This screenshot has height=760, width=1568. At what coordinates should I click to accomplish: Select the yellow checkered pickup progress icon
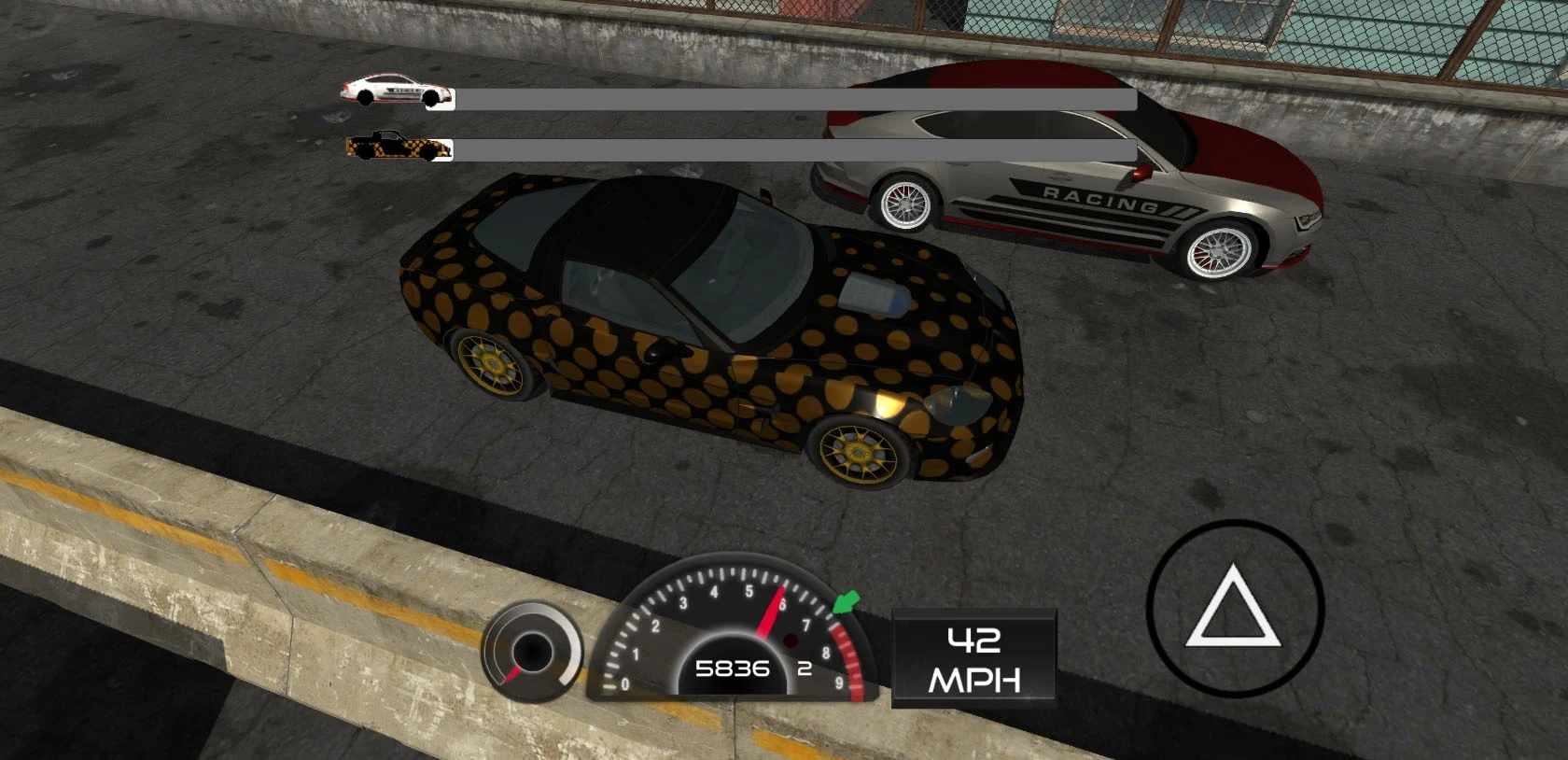point(396,147)
